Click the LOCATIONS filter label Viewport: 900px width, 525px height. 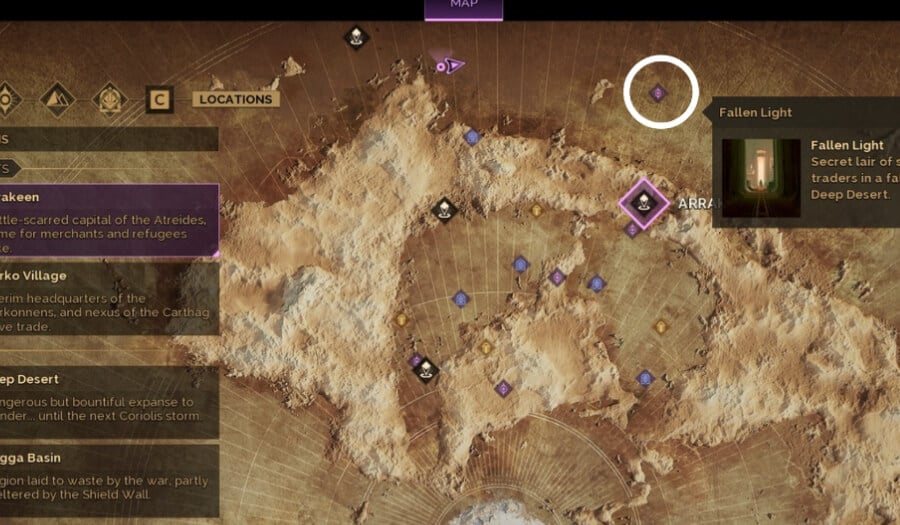click(236, 99)
